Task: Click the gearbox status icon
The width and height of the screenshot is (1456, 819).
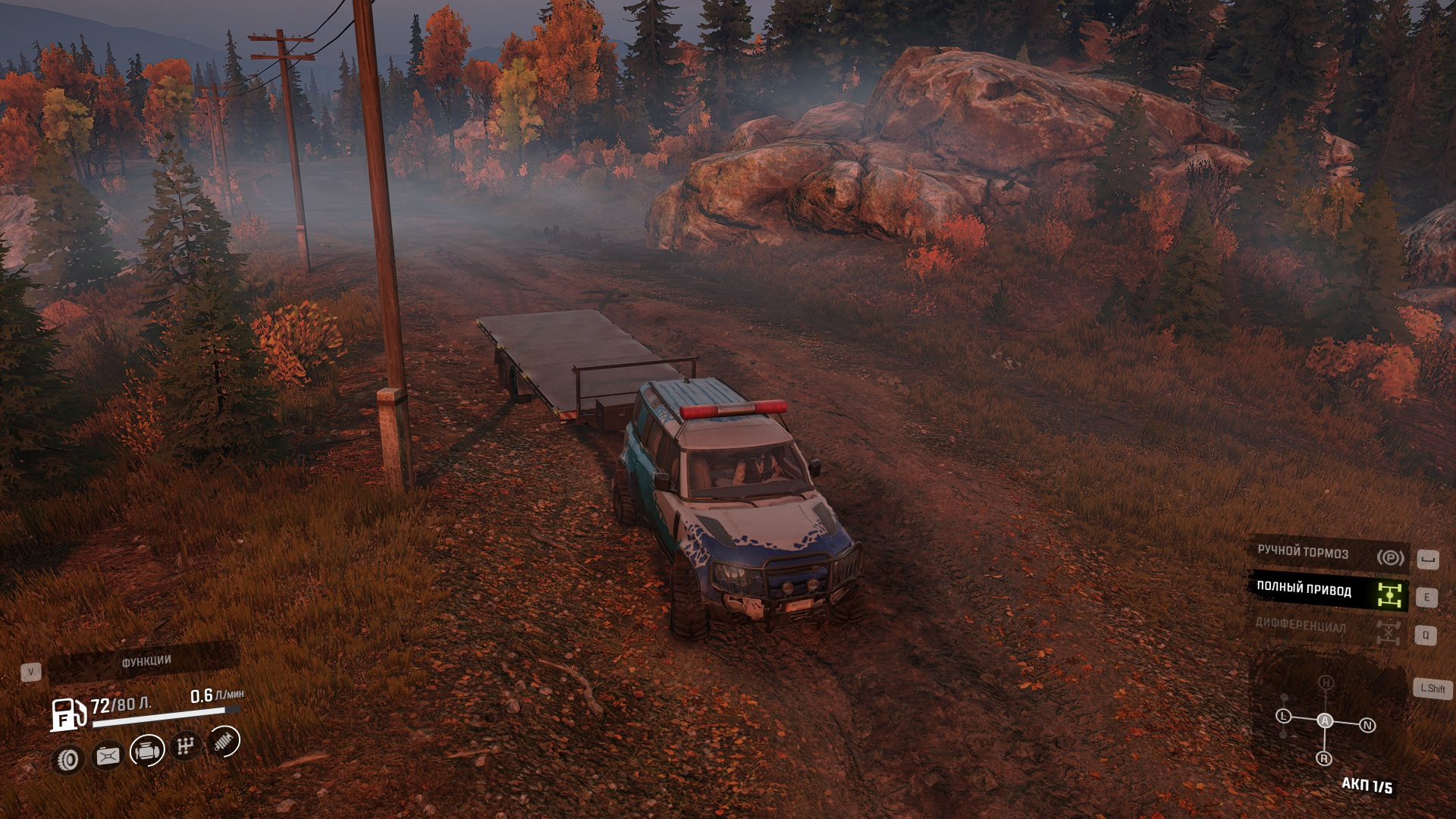Action: coord(185,746)
